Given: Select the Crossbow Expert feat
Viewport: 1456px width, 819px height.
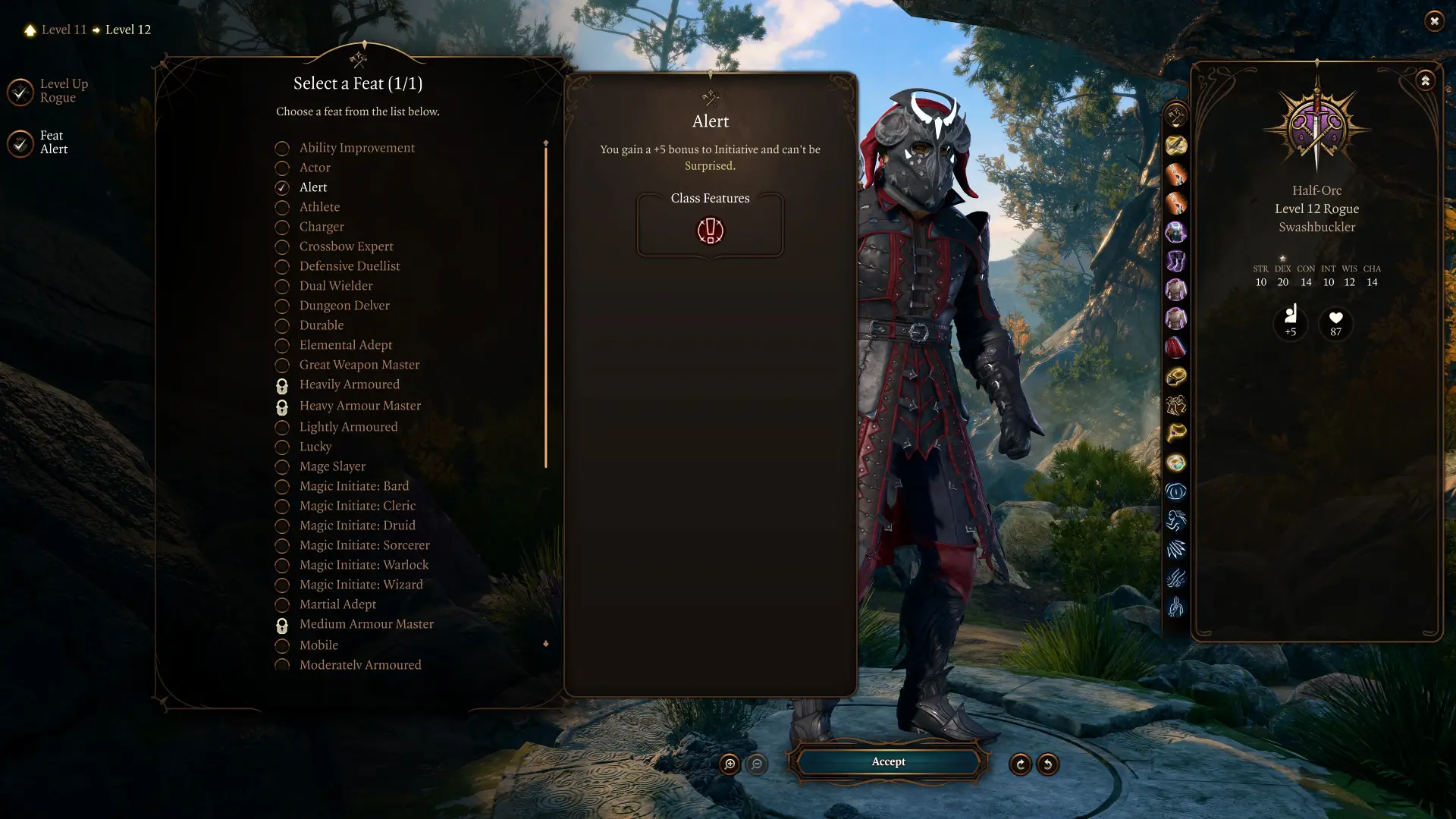Looking at the screenshot, I should 346,246.
